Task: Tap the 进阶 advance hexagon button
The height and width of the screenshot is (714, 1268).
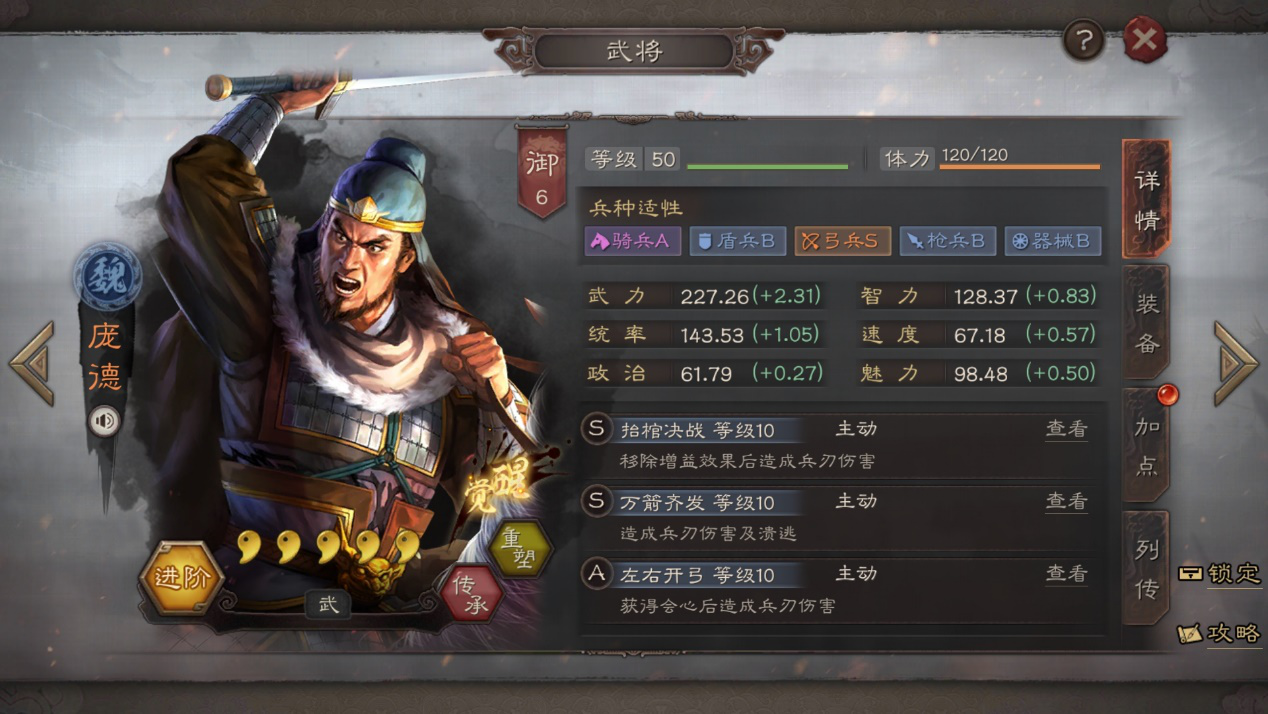Action: 181,578
